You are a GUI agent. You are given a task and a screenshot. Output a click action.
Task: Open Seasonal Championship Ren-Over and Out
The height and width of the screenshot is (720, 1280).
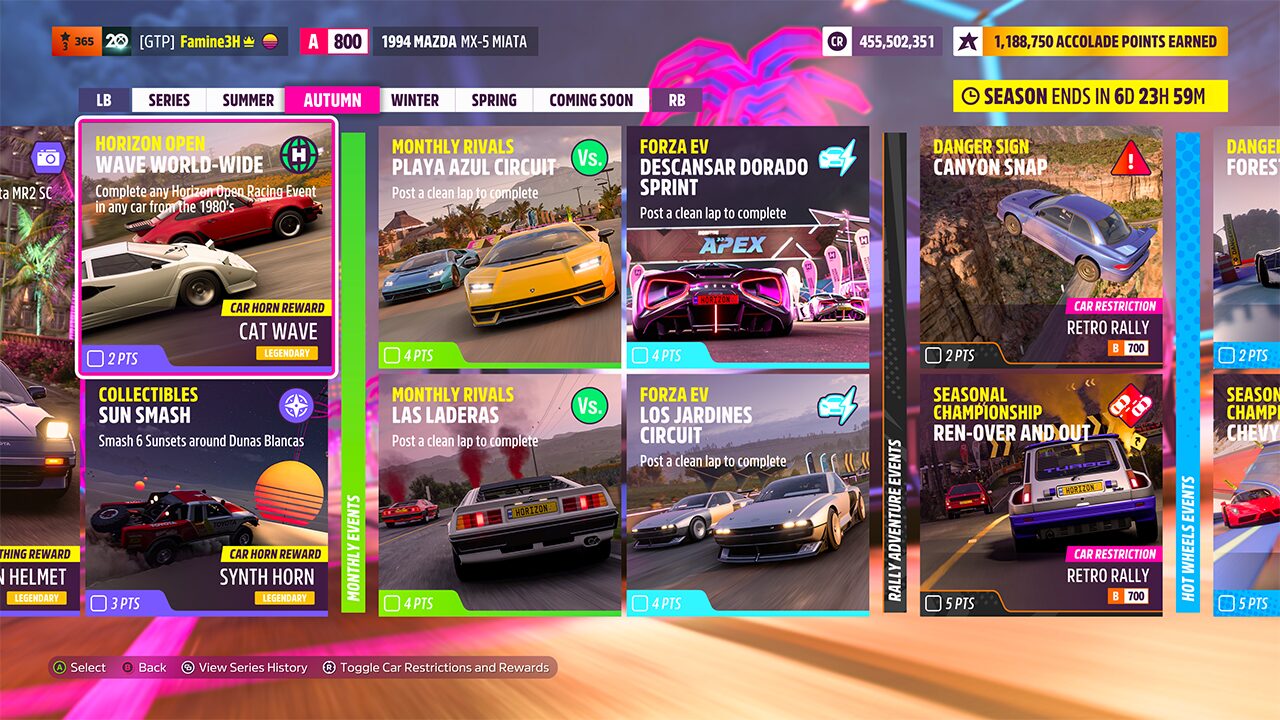(1041, 495)
